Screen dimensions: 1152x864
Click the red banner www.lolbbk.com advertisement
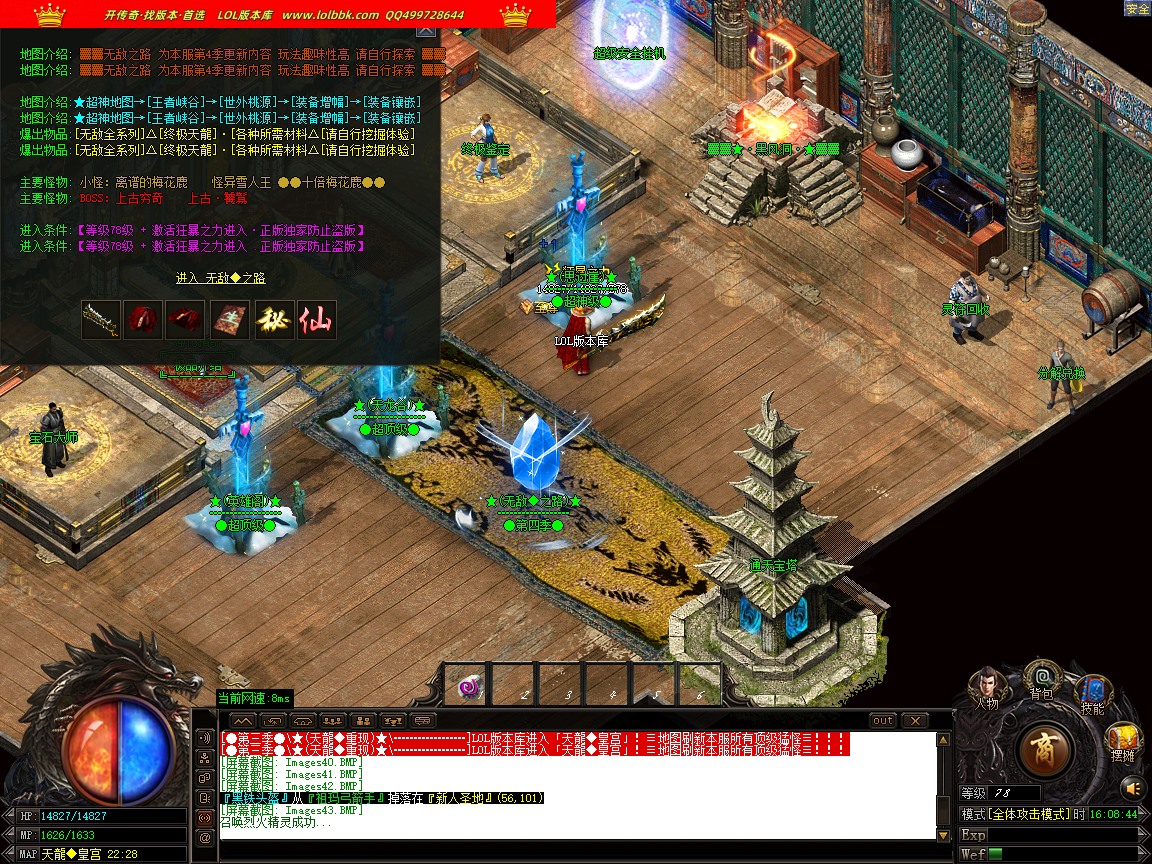click(278, 14)
